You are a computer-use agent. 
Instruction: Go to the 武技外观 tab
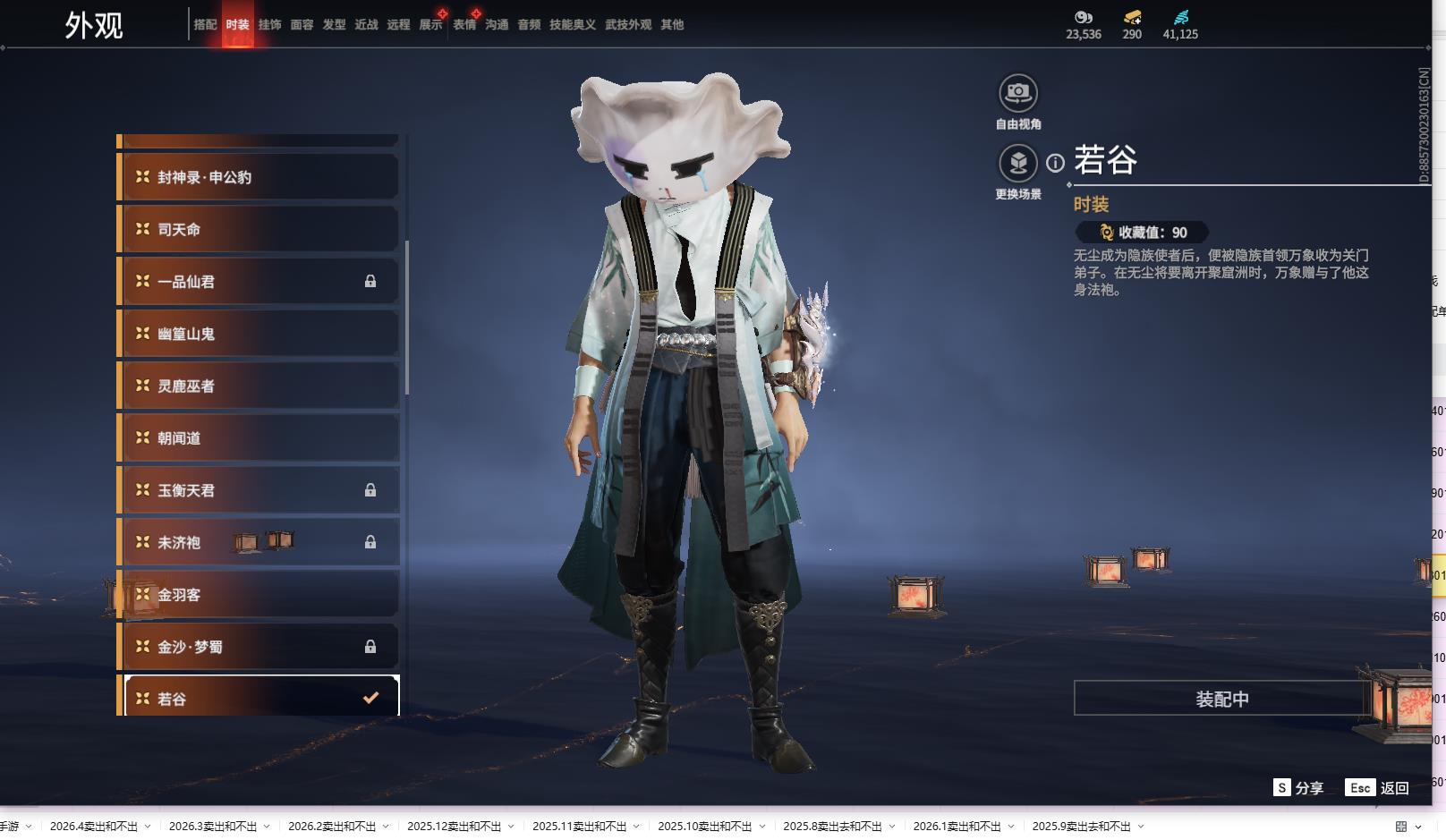tap(628, 25)
